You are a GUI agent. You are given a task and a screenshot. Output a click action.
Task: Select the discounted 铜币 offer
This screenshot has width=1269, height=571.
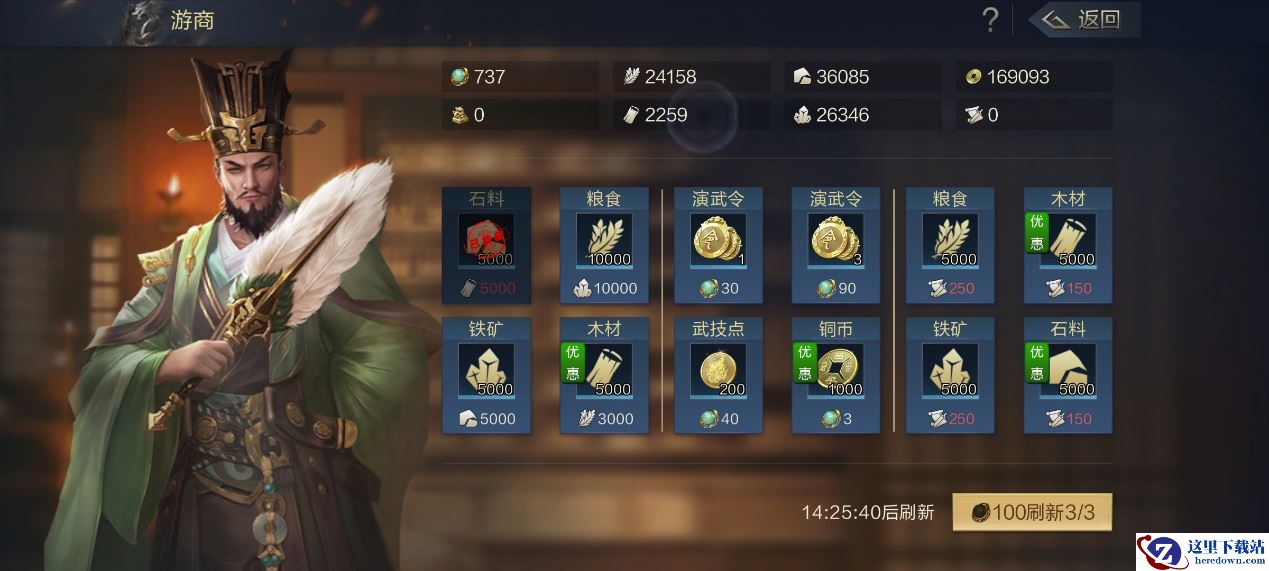tap(836, 375)
